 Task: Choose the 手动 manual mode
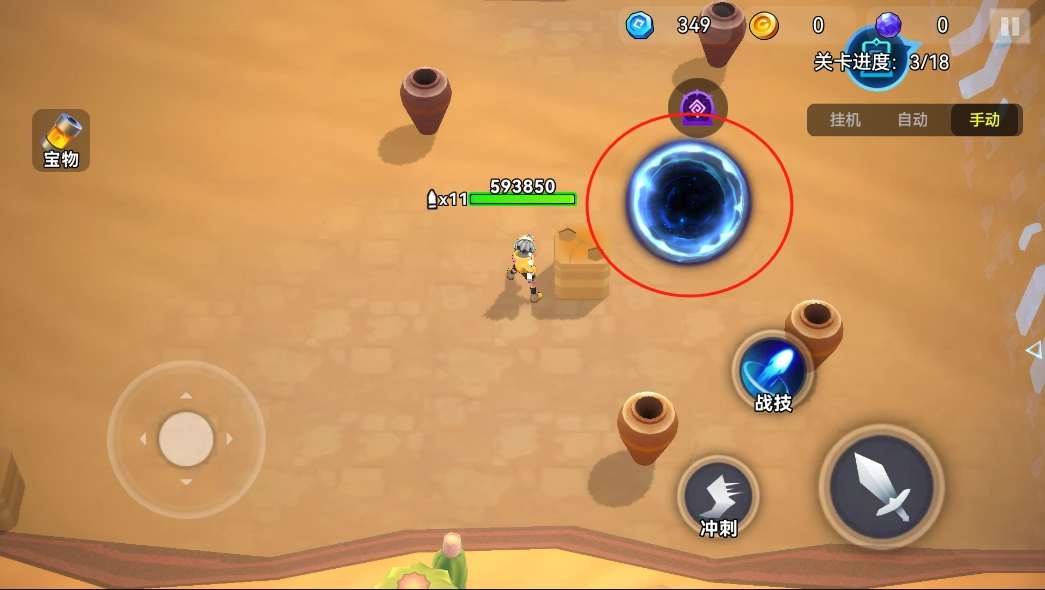point(984,120)
